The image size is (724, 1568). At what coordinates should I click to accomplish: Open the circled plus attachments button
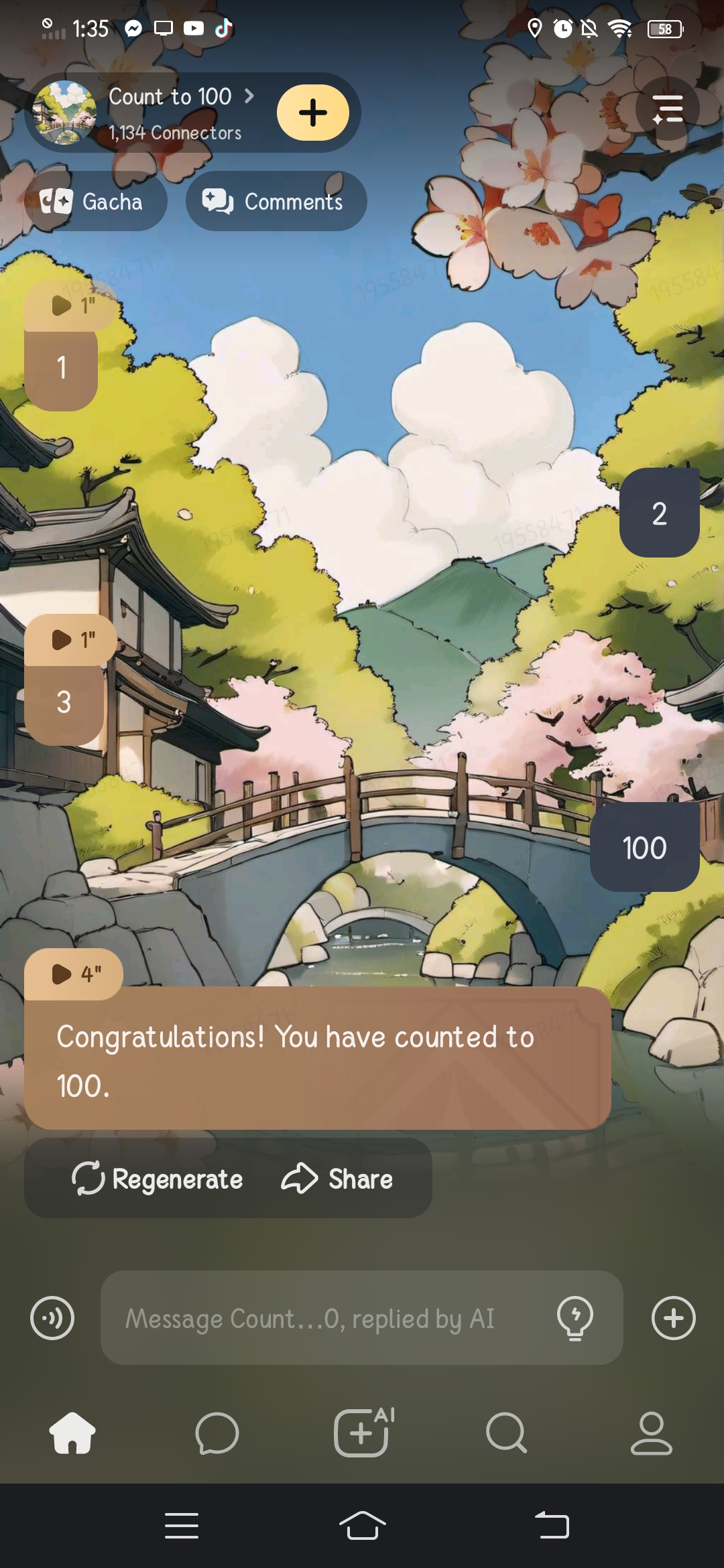click(673, 1318)
